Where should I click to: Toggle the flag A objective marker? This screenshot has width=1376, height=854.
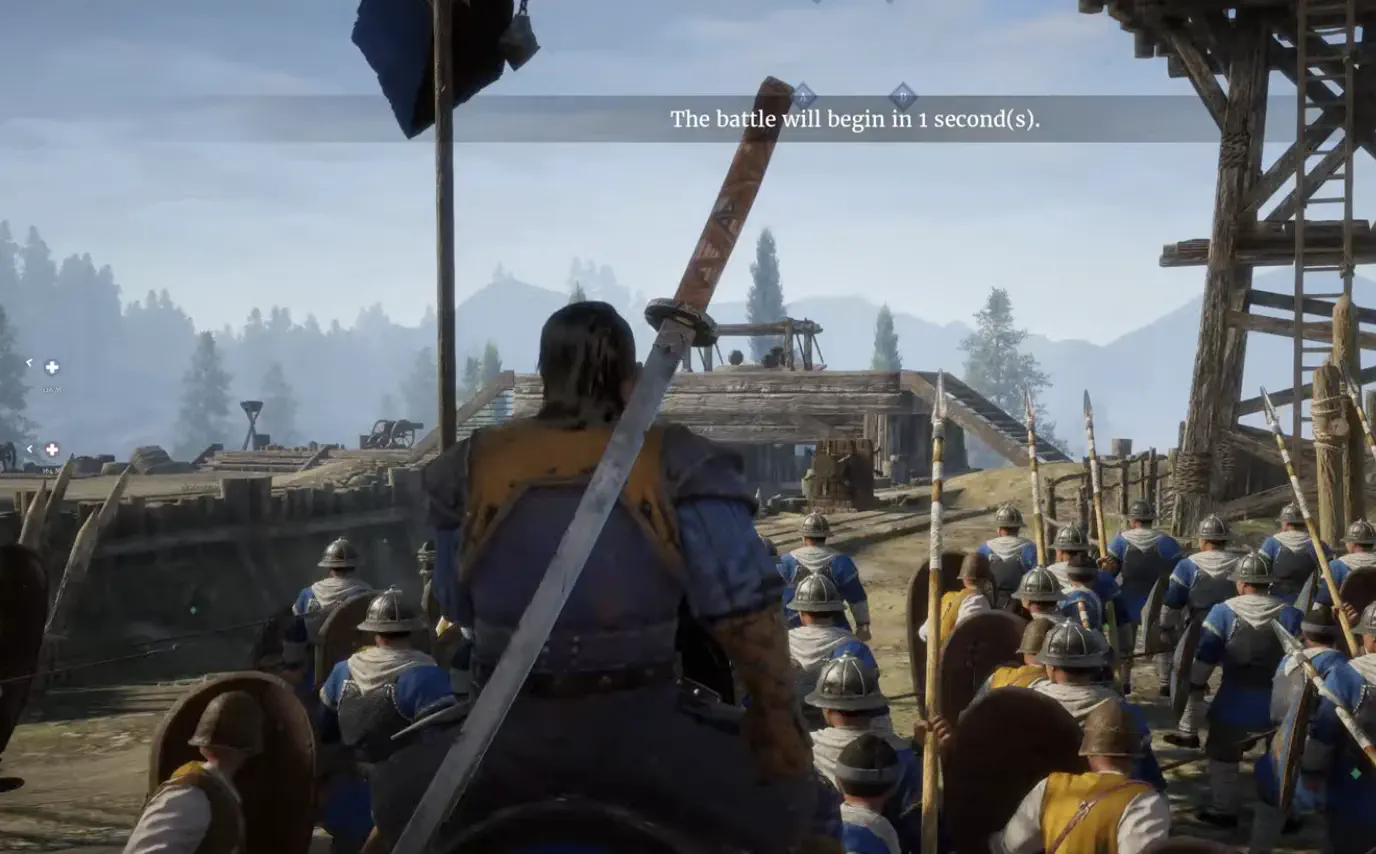coord(804,96)
